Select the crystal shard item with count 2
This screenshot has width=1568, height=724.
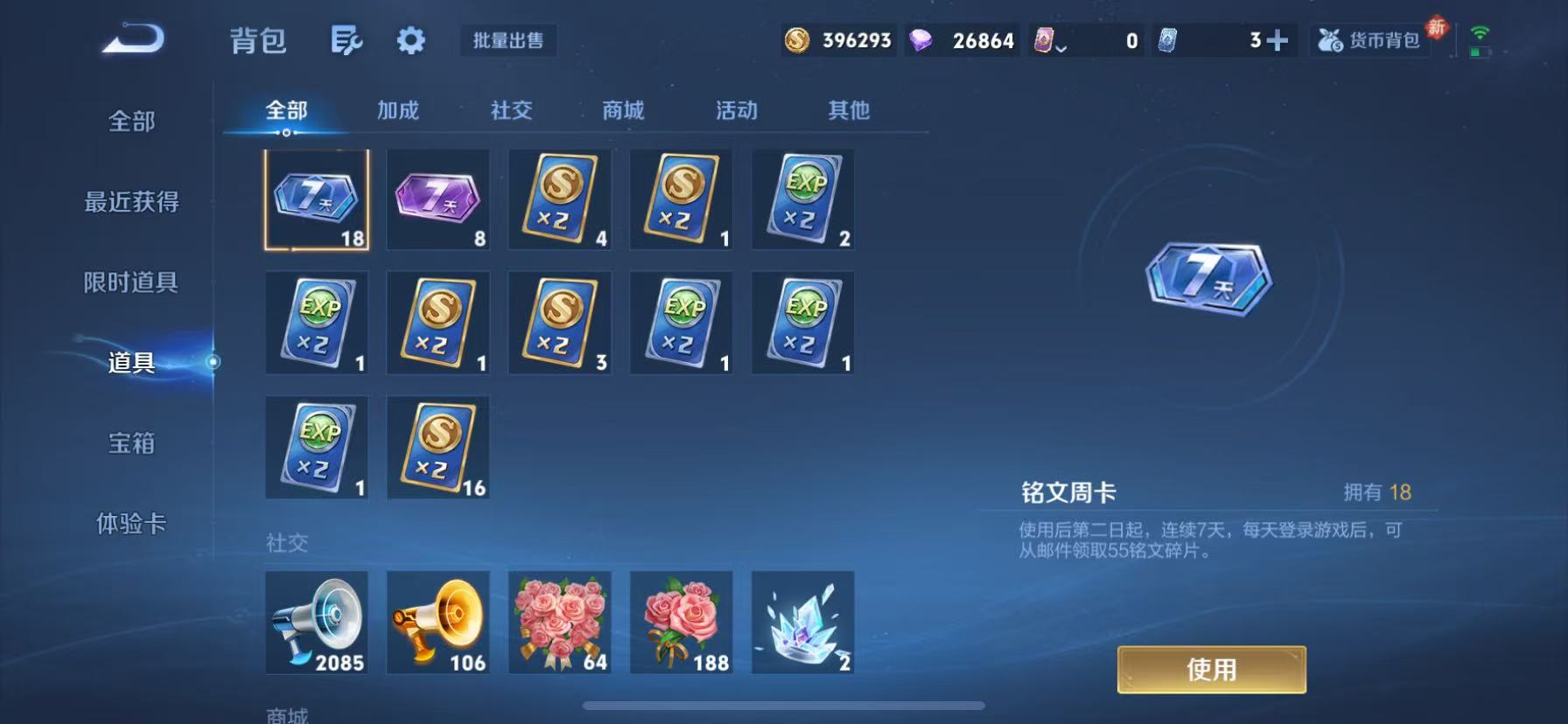(802, 623)
